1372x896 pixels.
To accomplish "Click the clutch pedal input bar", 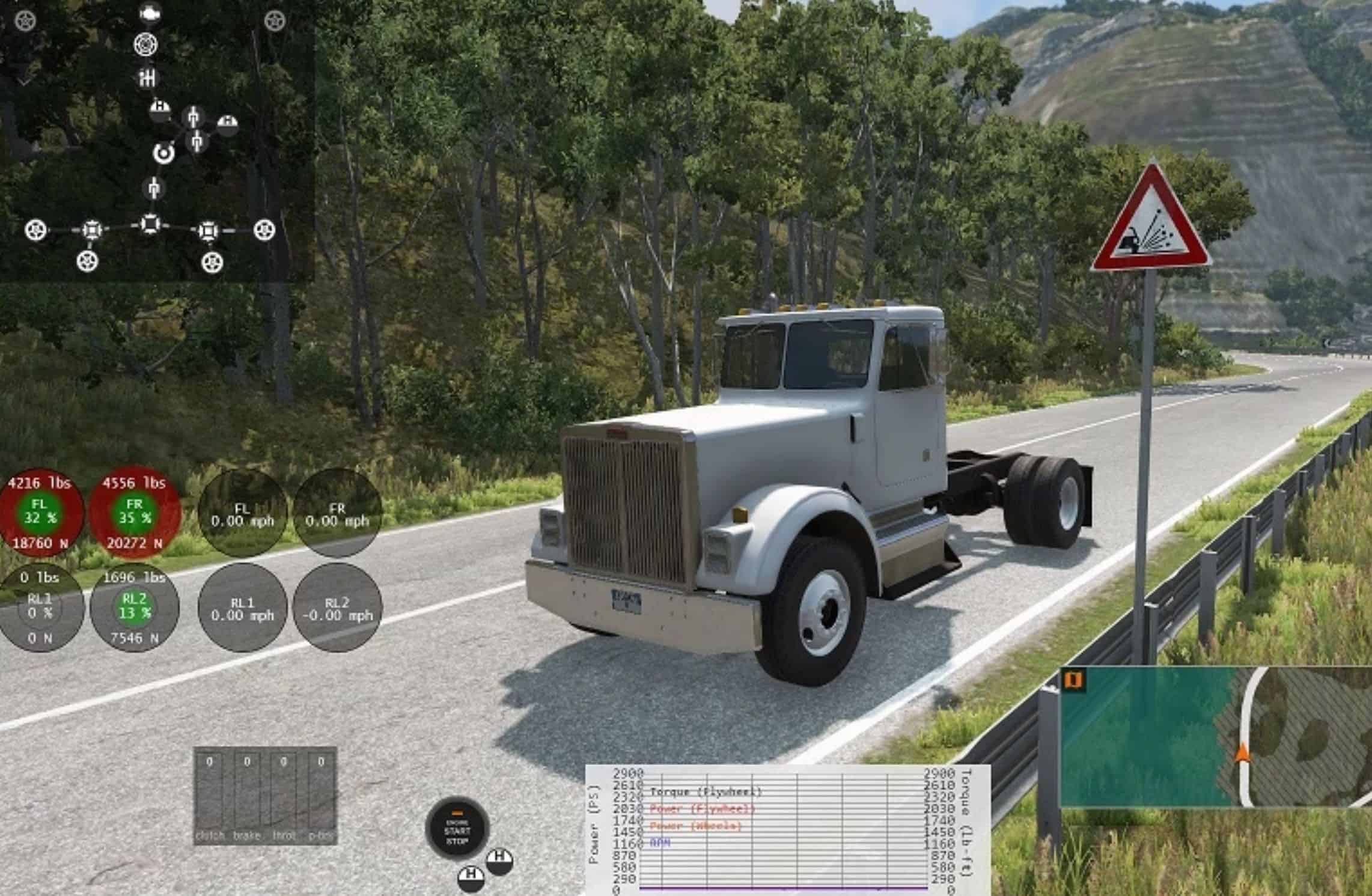I will click(x=209, y=794).
